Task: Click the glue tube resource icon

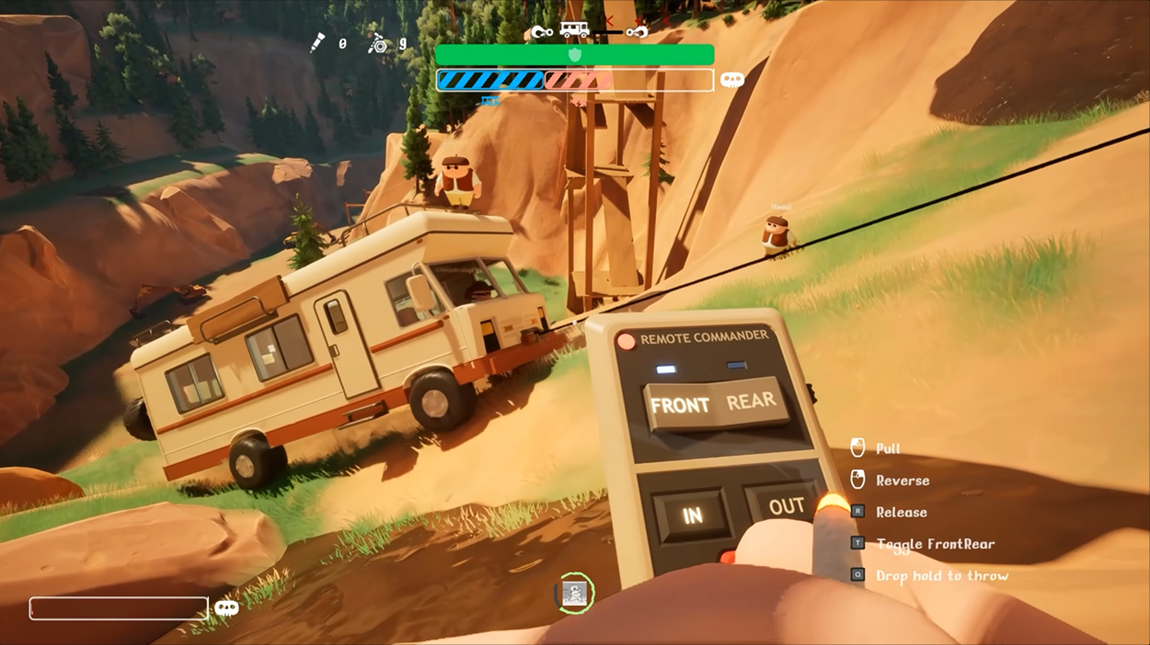Action: coord(318,42)
